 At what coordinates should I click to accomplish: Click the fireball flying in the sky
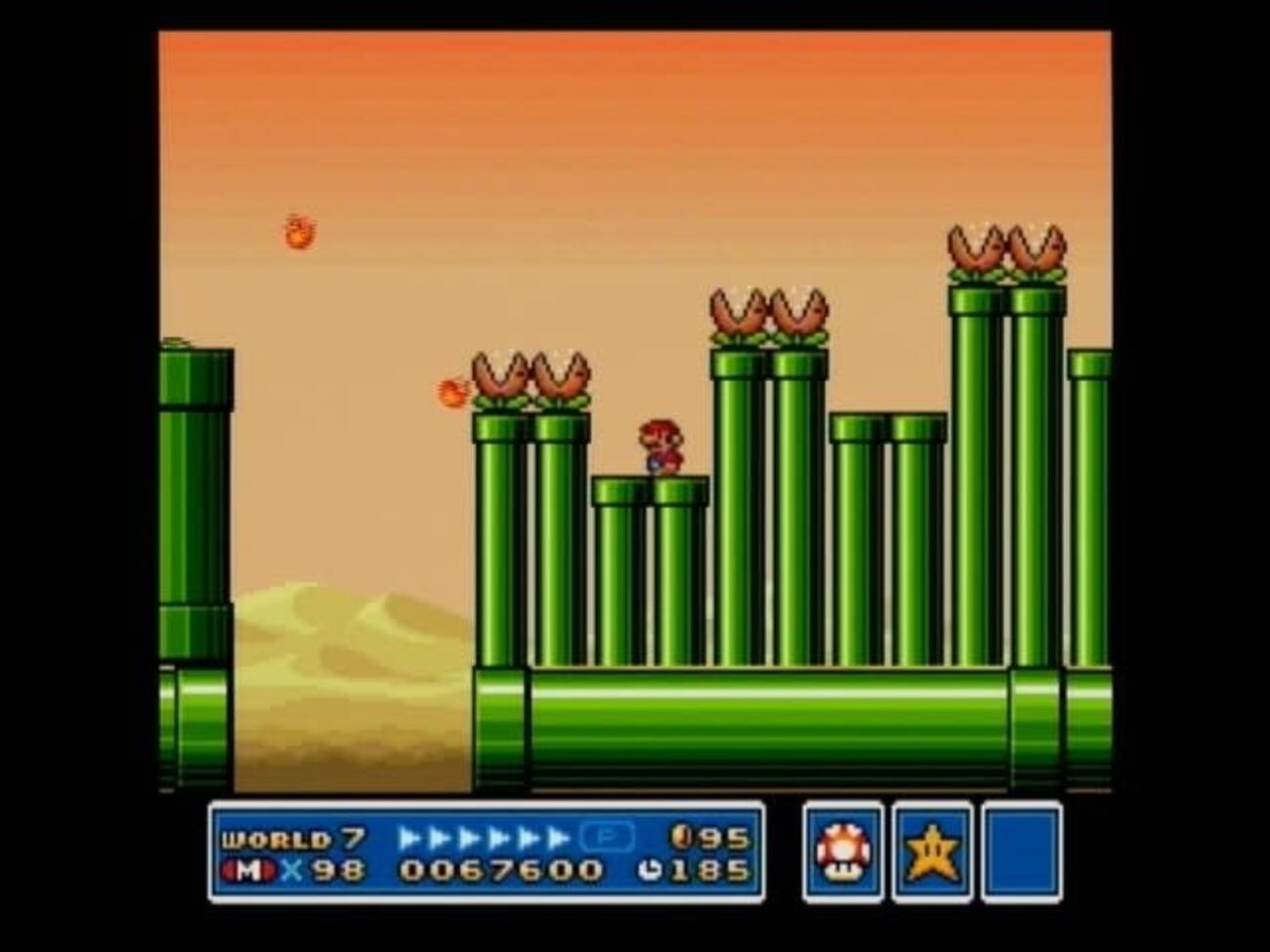click(x=298, y=231)
